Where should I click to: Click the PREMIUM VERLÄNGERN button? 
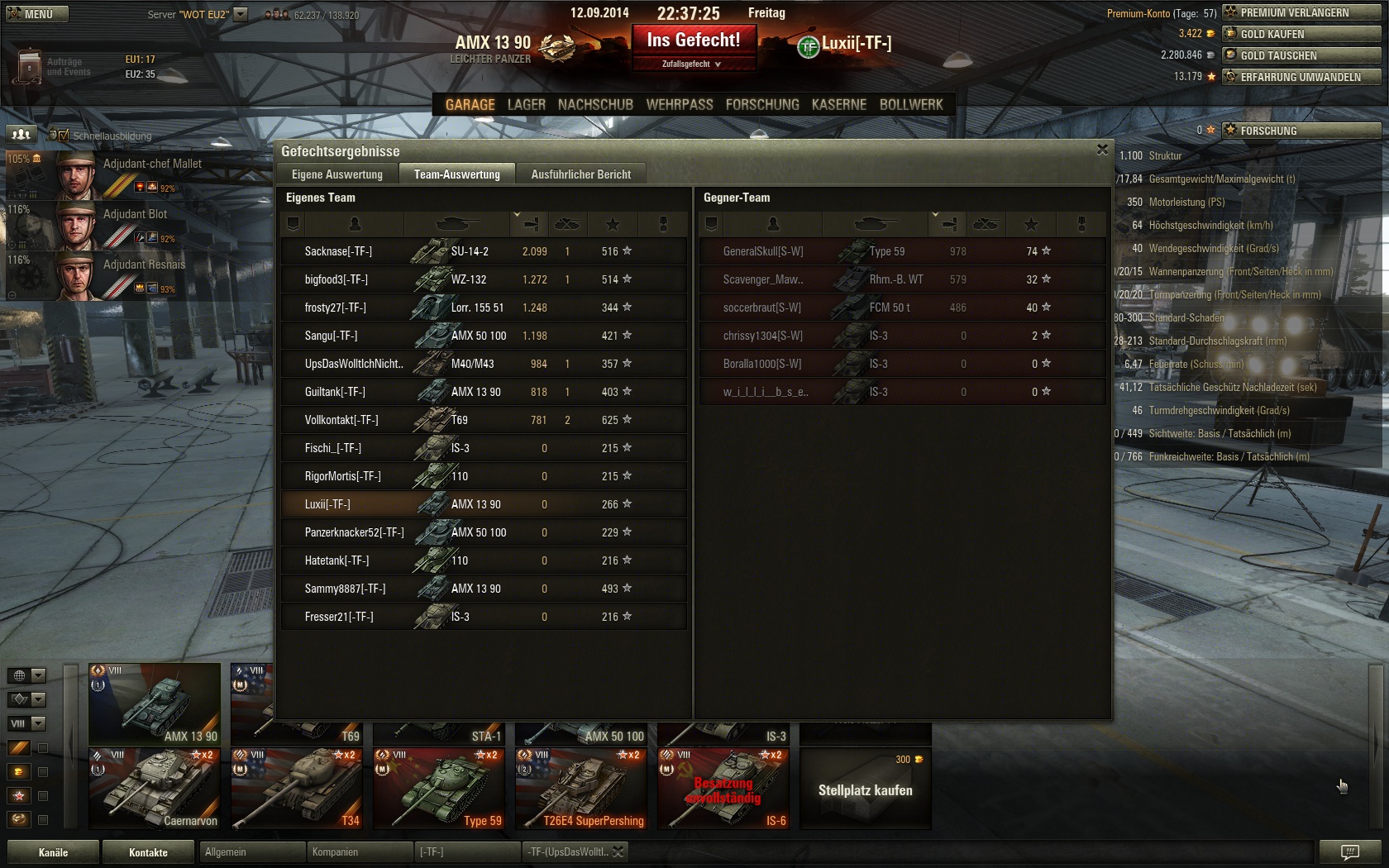coord(1301,13)
